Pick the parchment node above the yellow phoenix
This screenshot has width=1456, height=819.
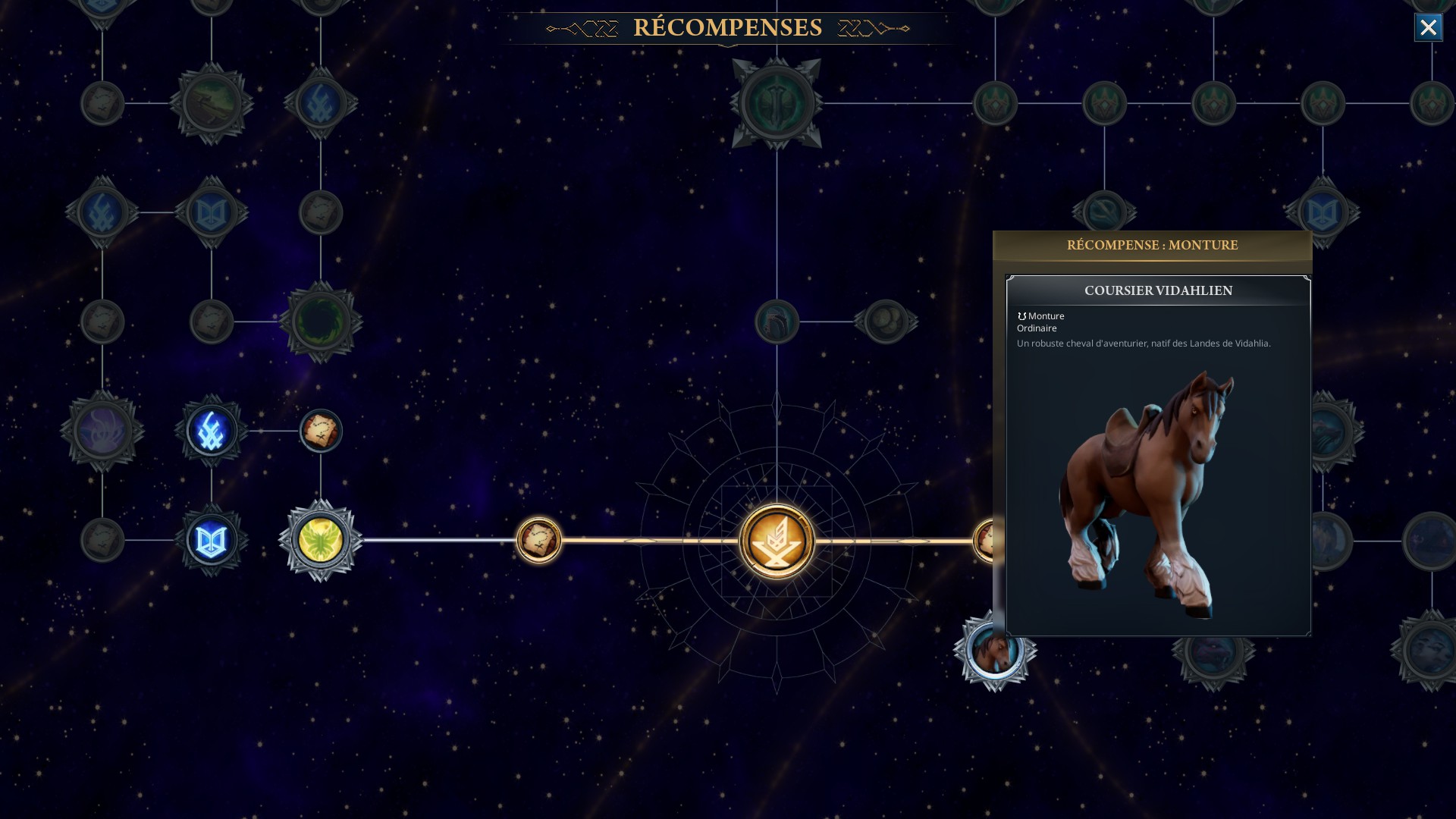coord(321,431)
